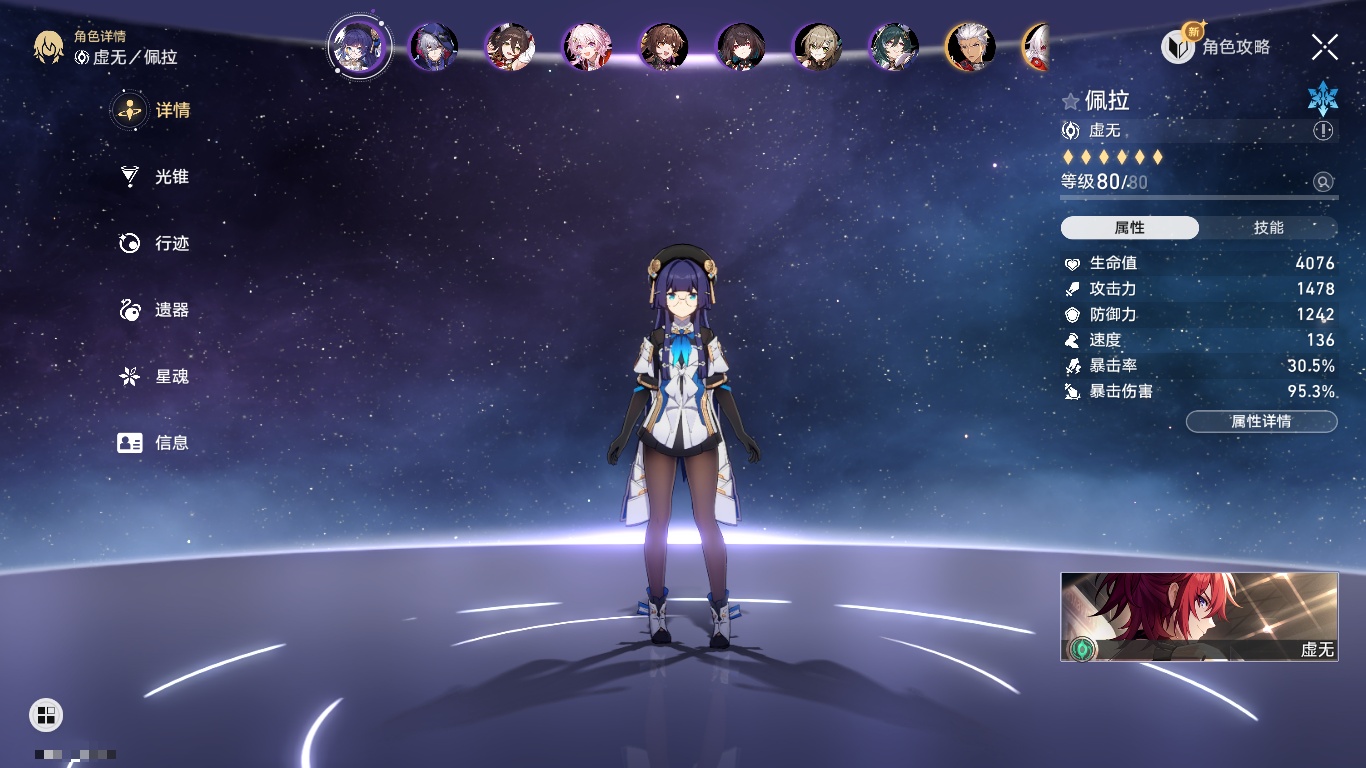The height and width of the screenshot is (768, 1366).
Task: Open 属性详情 attribute details
Action: click(1261, 422)
